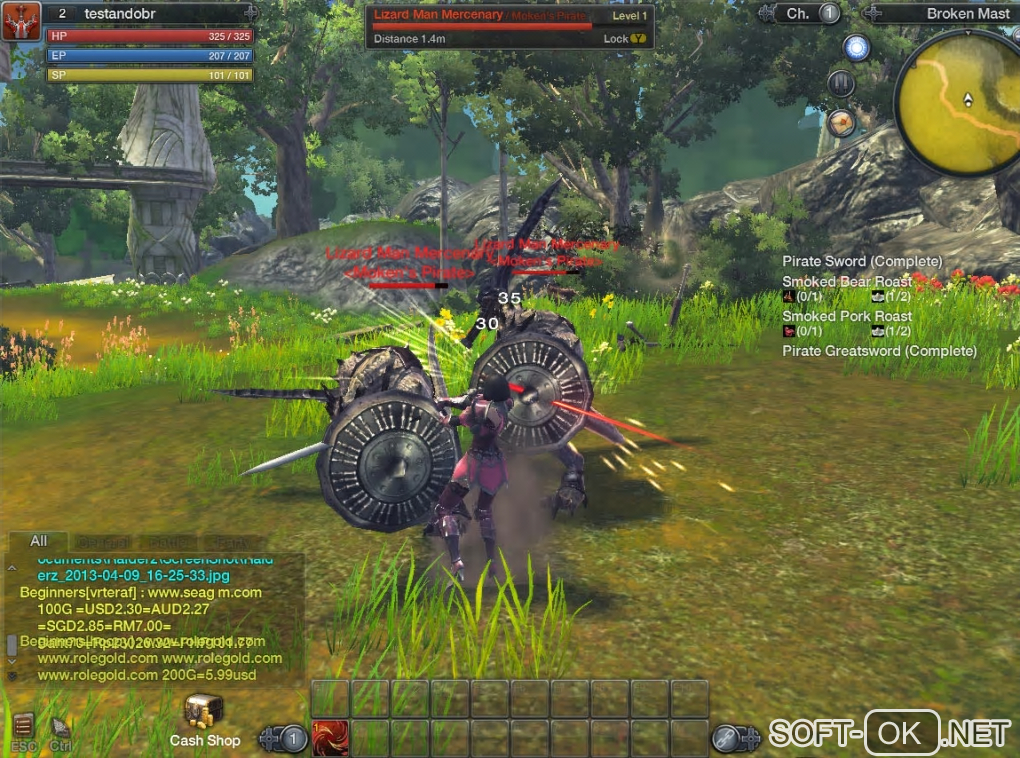This screenshot has width=1020, height=758.
Task: Click the glowing blue sun icon
Action: click(856, 47)
